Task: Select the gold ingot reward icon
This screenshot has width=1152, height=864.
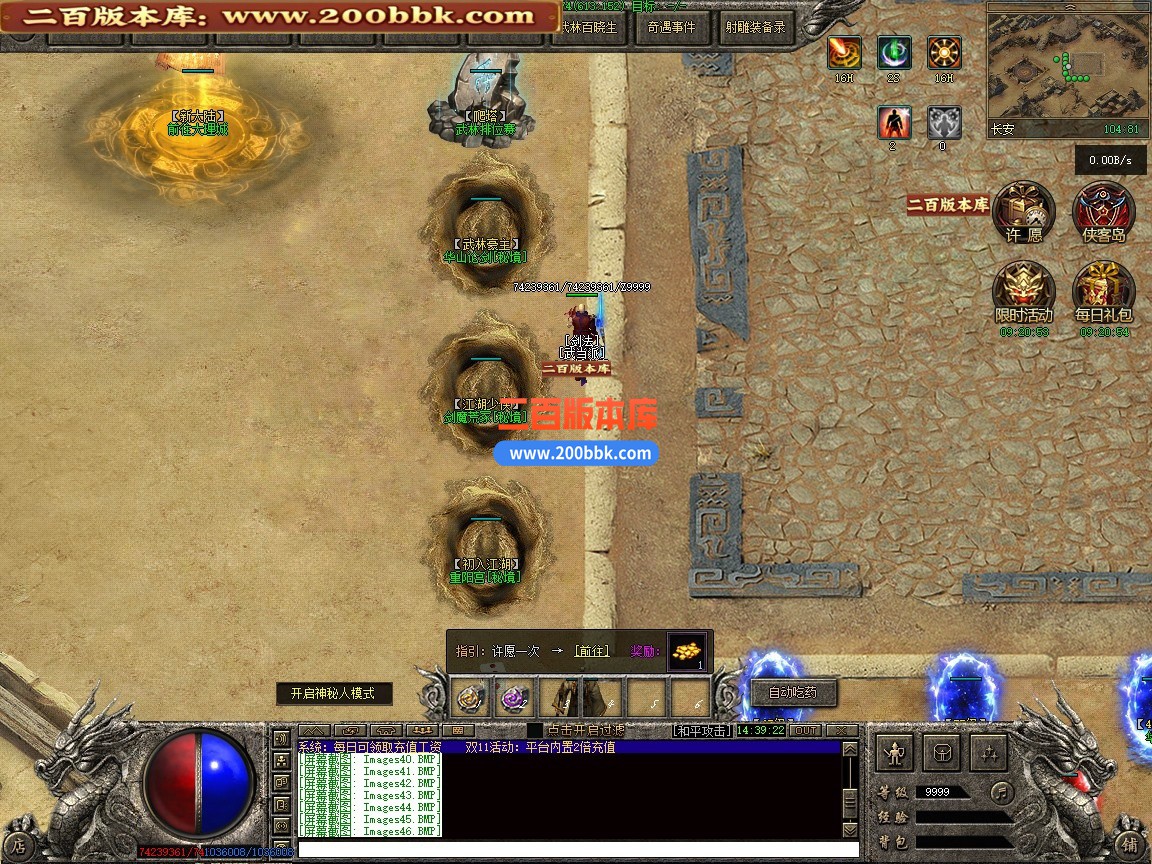Action: click(686, 651)
